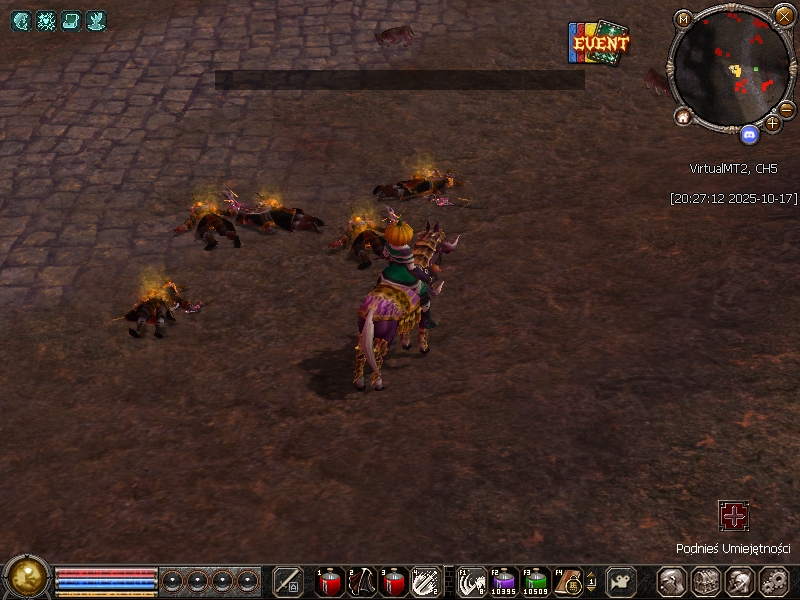The image size is (800, 600).
Task: Open the EVENT cards panel
Action: (x=598, y=44)
